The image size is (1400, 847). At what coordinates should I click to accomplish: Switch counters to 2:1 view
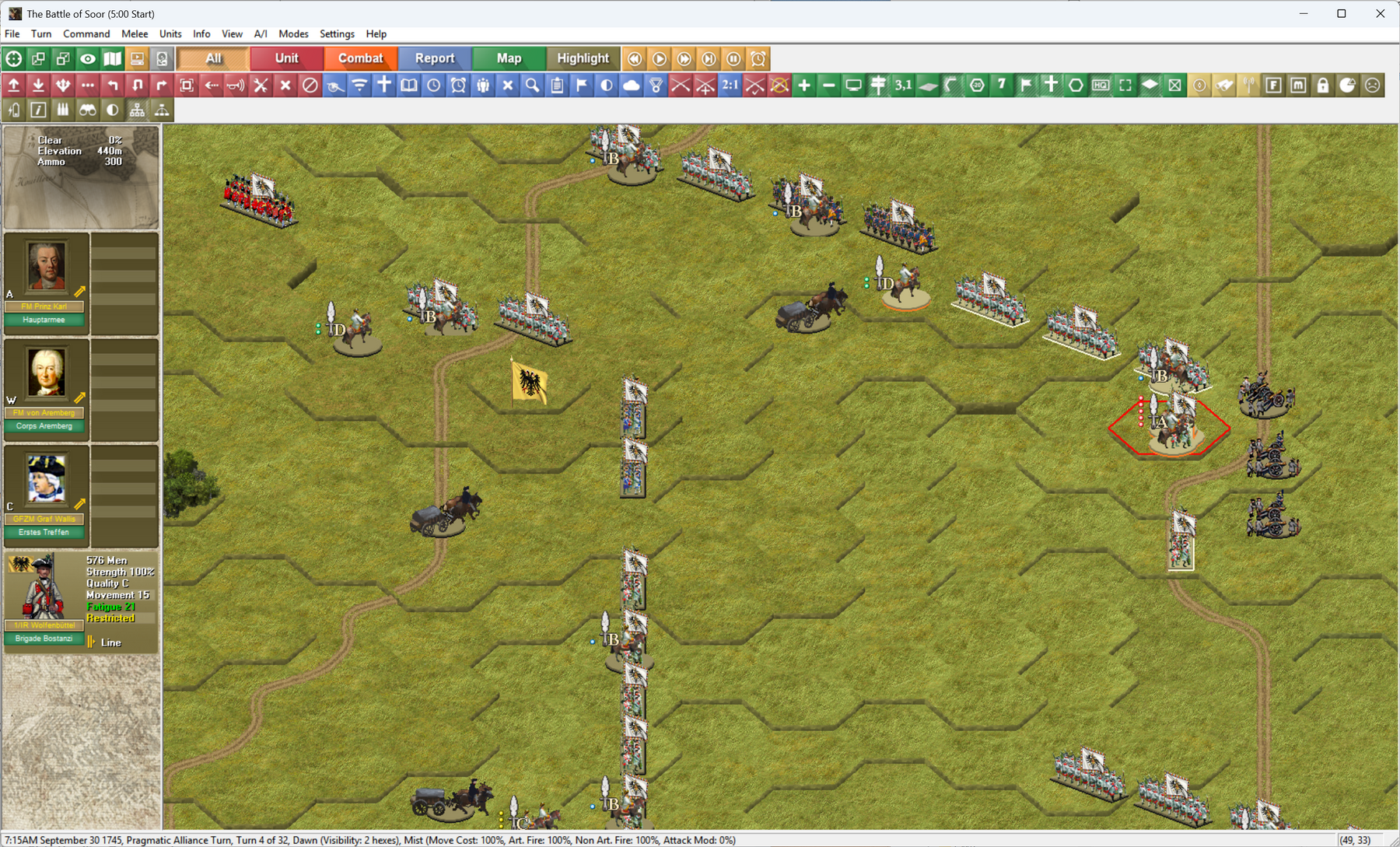tap(730, 86)
